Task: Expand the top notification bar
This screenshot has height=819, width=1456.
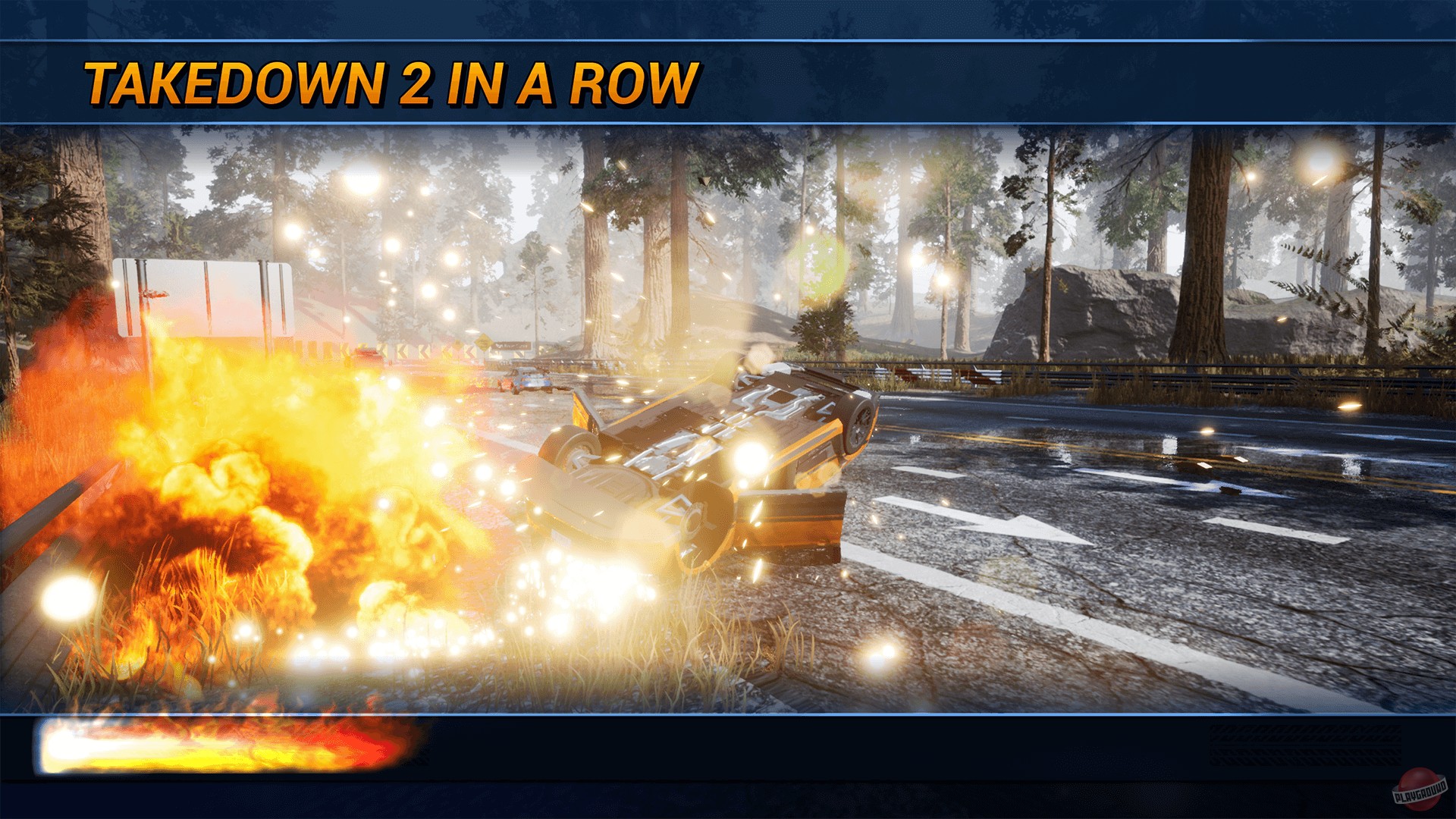Action: pyautogui.click(x=728, y=76)
